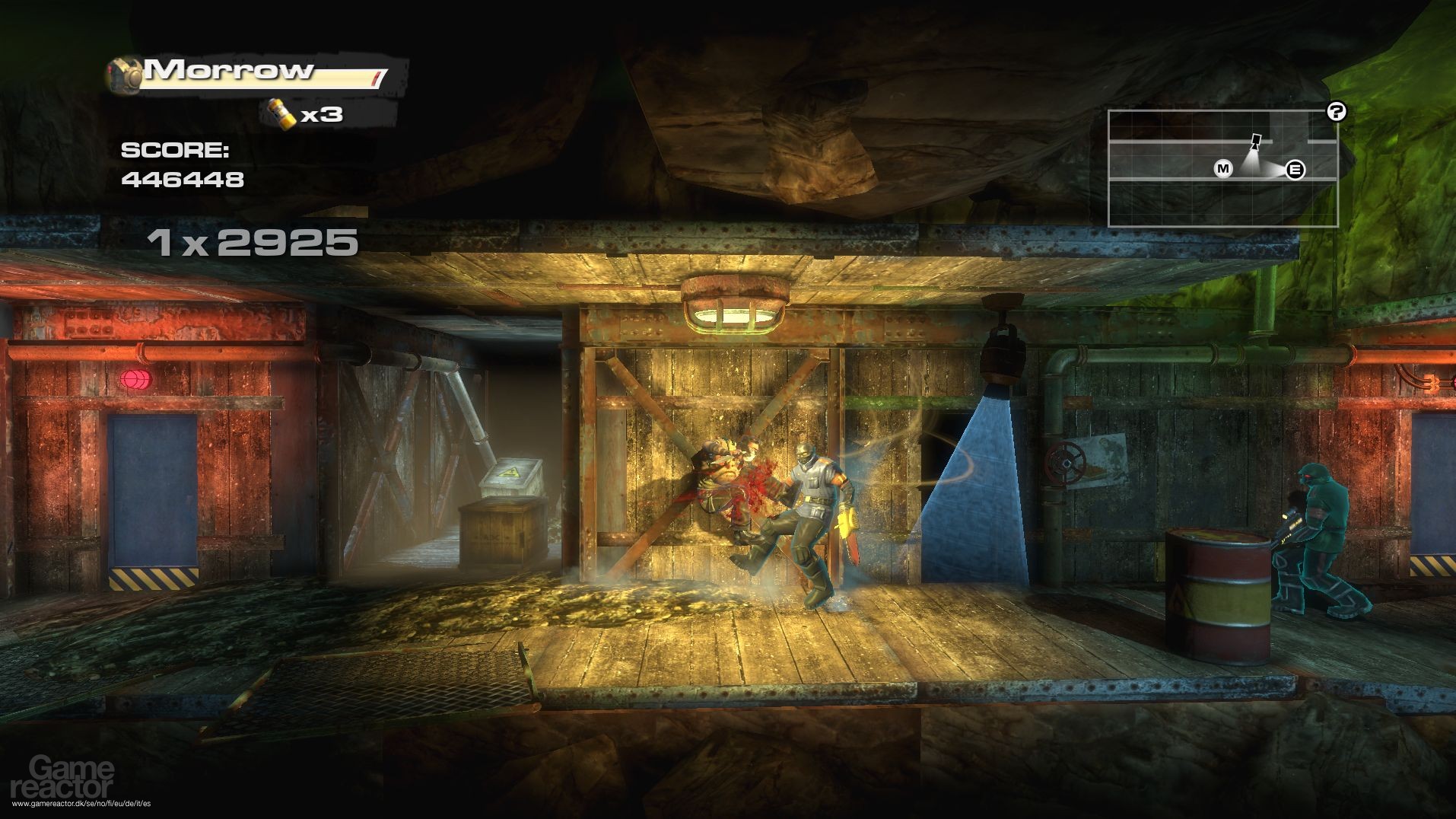The image size is (1456, 819).
Task: Select the E enemy marker on minimap
Action: coord(1295,170)
